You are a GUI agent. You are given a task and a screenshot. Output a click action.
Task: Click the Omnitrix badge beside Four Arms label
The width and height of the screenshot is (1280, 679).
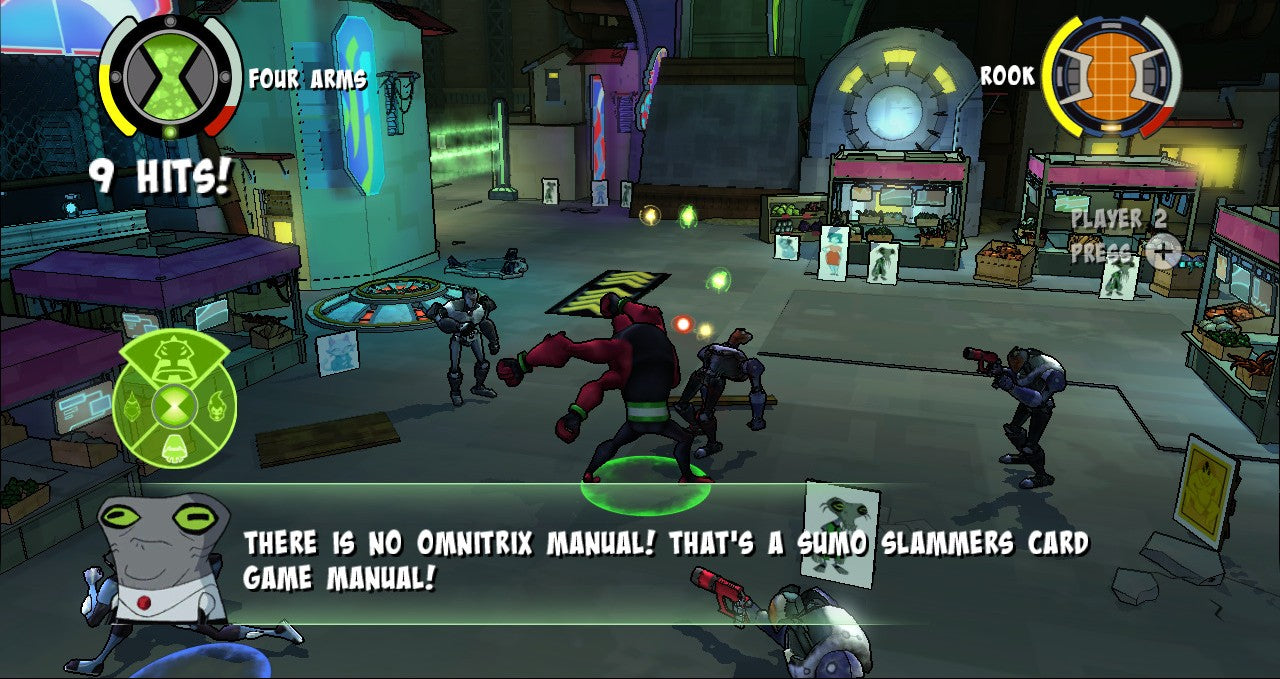click(171, 74)
